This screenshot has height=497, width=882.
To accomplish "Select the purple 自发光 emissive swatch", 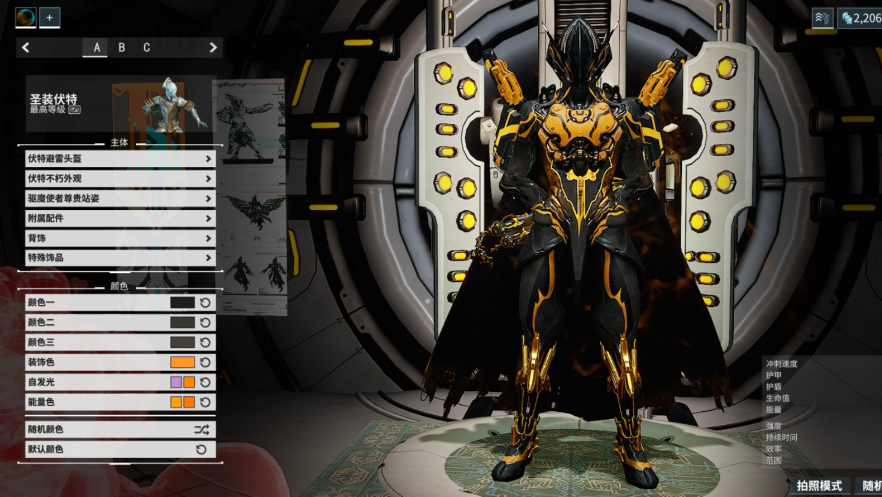I will click(176, 382).
